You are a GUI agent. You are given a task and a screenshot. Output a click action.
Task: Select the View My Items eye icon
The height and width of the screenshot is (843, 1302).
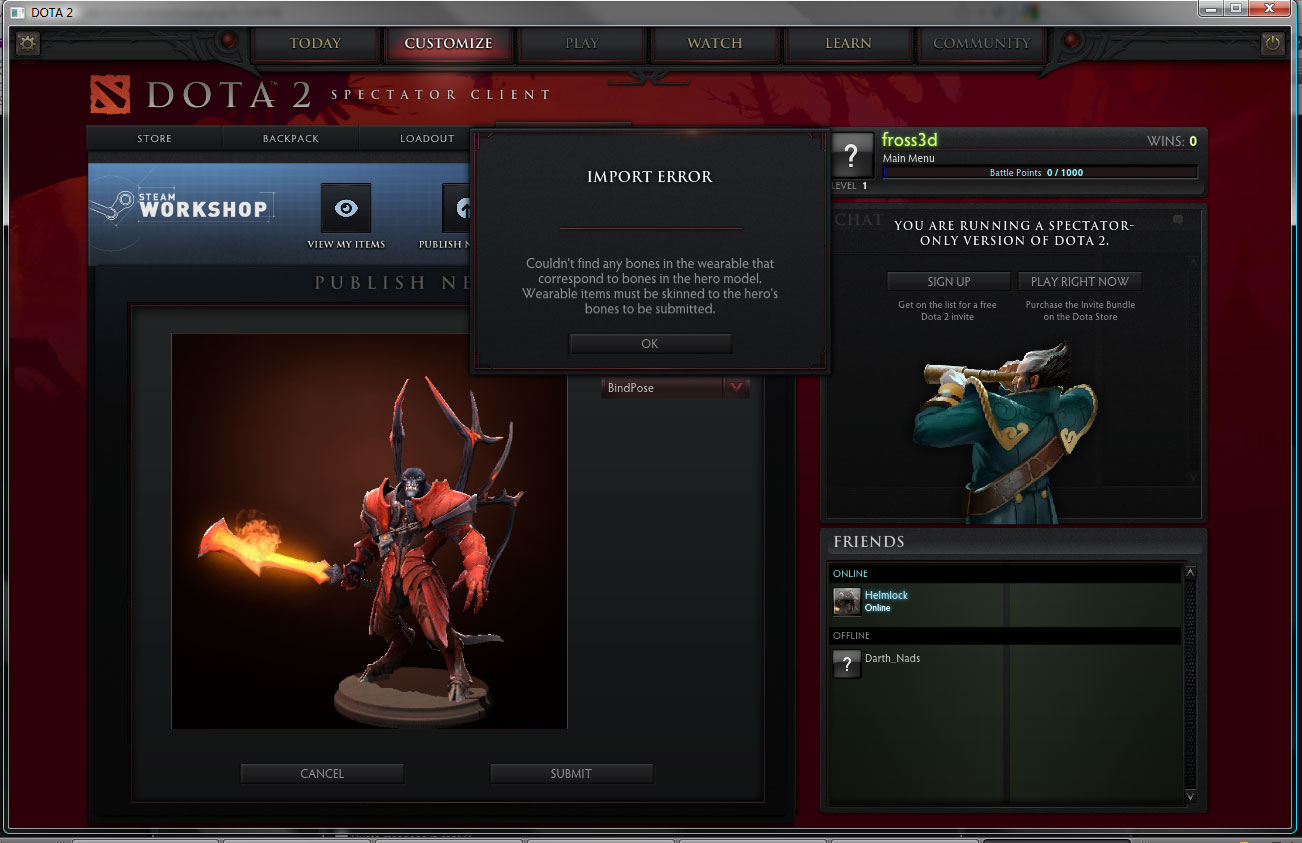[346, 207]
